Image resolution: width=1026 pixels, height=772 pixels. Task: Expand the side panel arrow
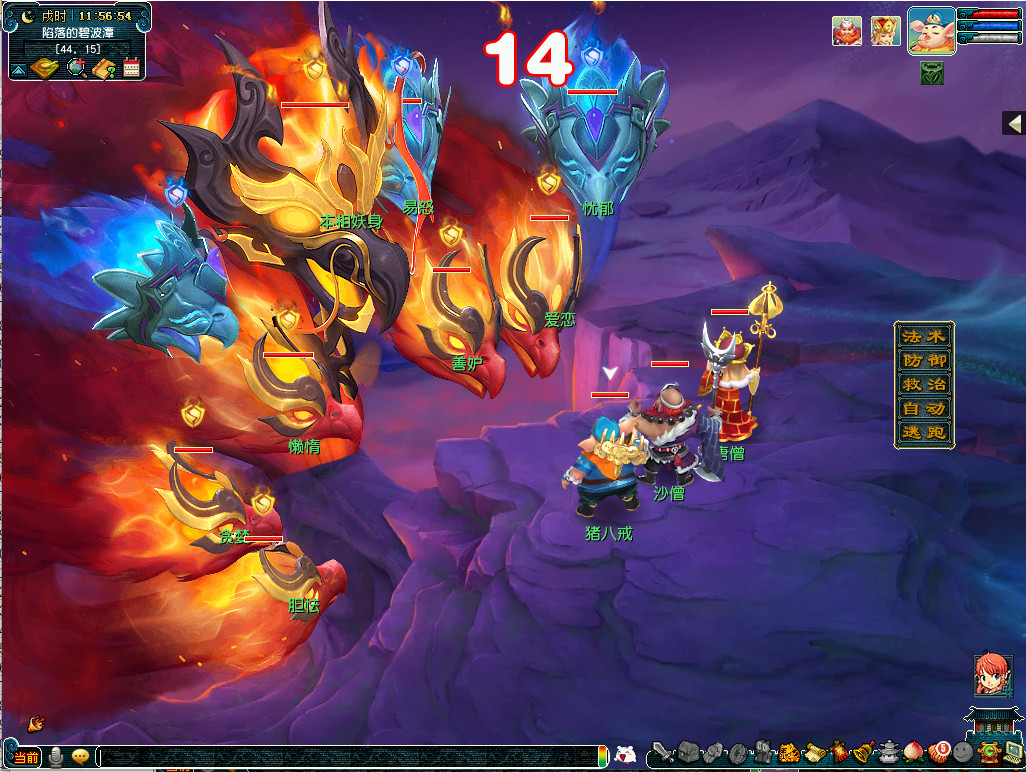click(x=1014, y=123)
